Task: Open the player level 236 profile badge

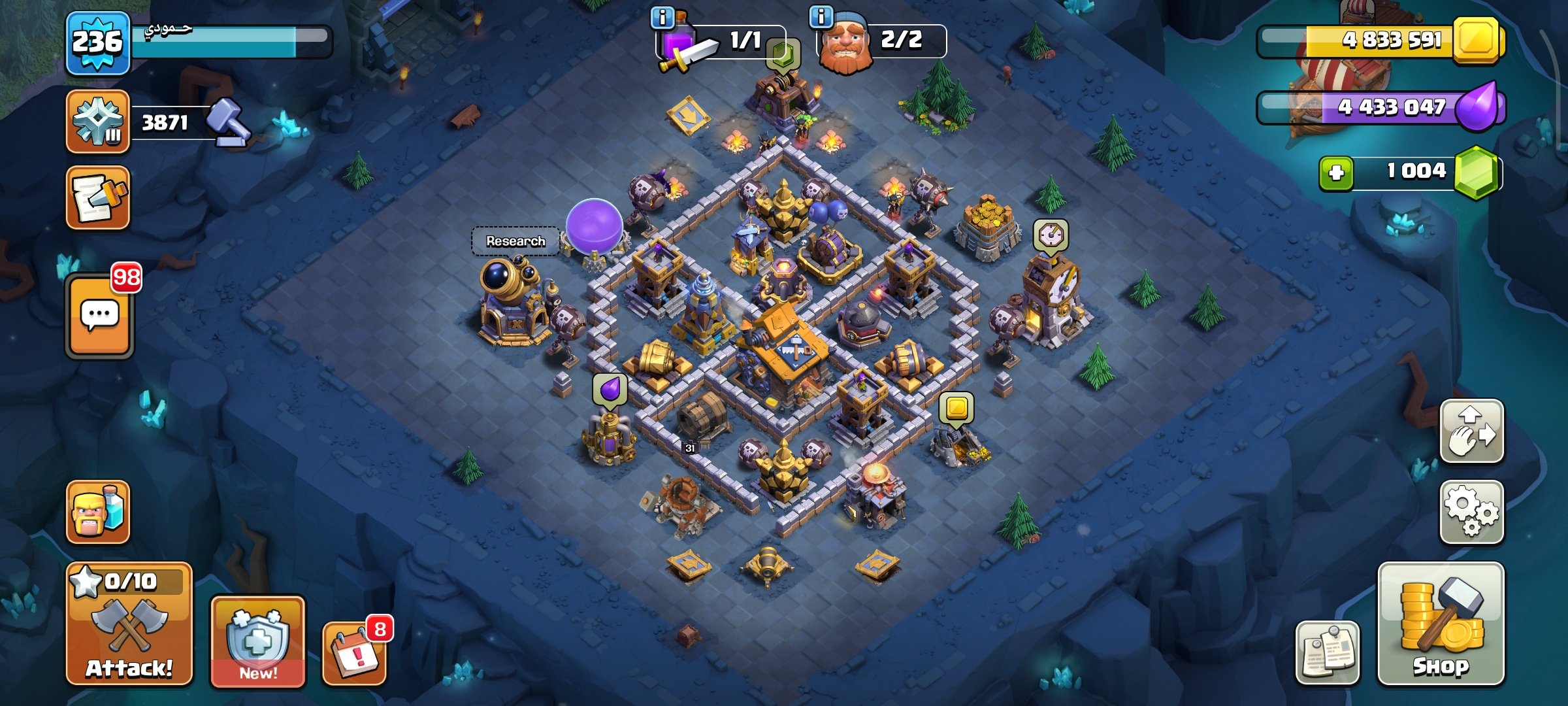Action: point(97,43)
